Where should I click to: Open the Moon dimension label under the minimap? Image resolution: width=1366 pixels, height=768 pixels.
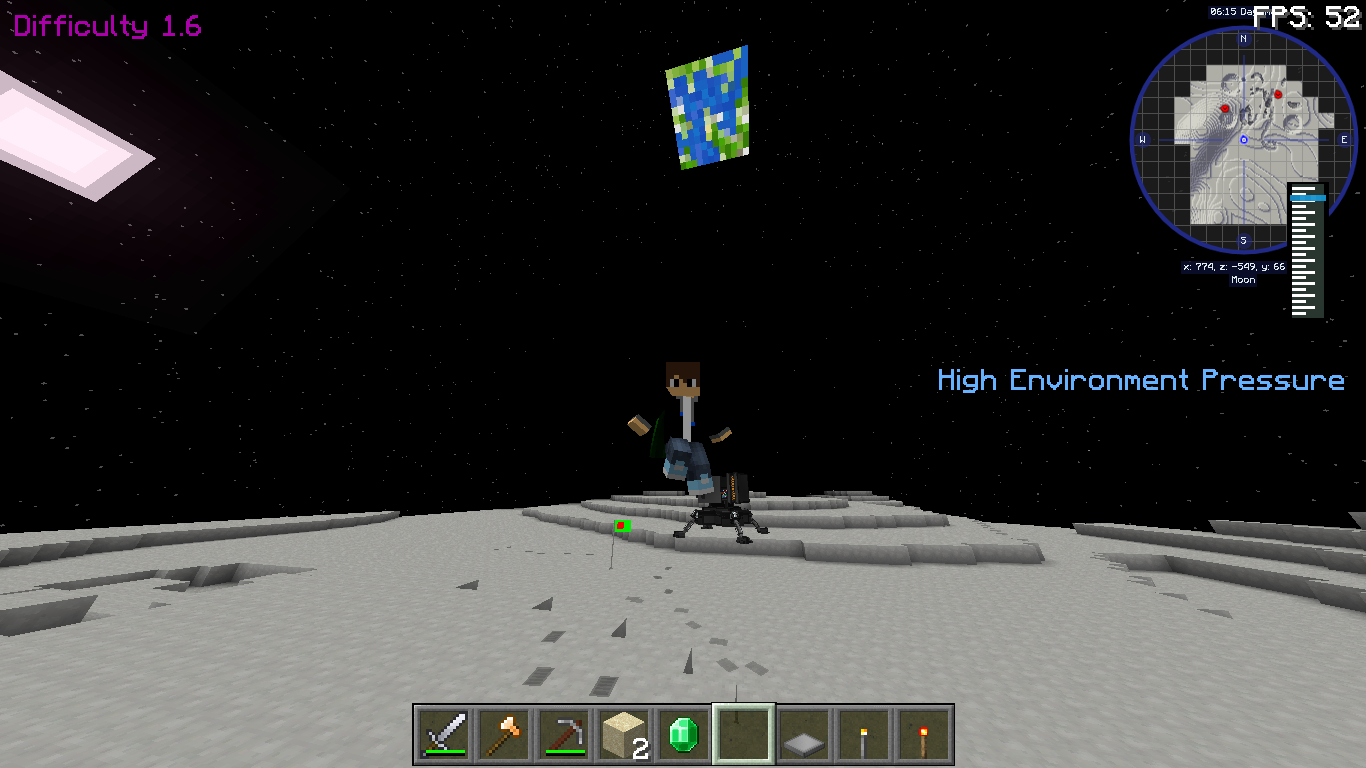click(1242, 280)
